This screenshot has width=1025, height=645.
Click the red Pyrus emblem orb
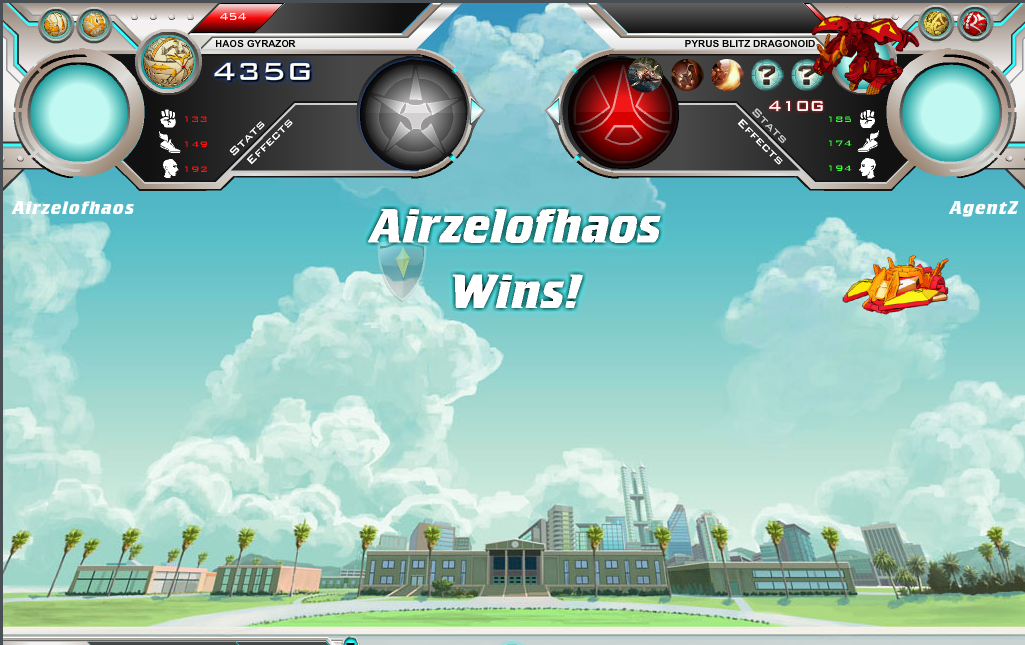[x=621, y=111]
